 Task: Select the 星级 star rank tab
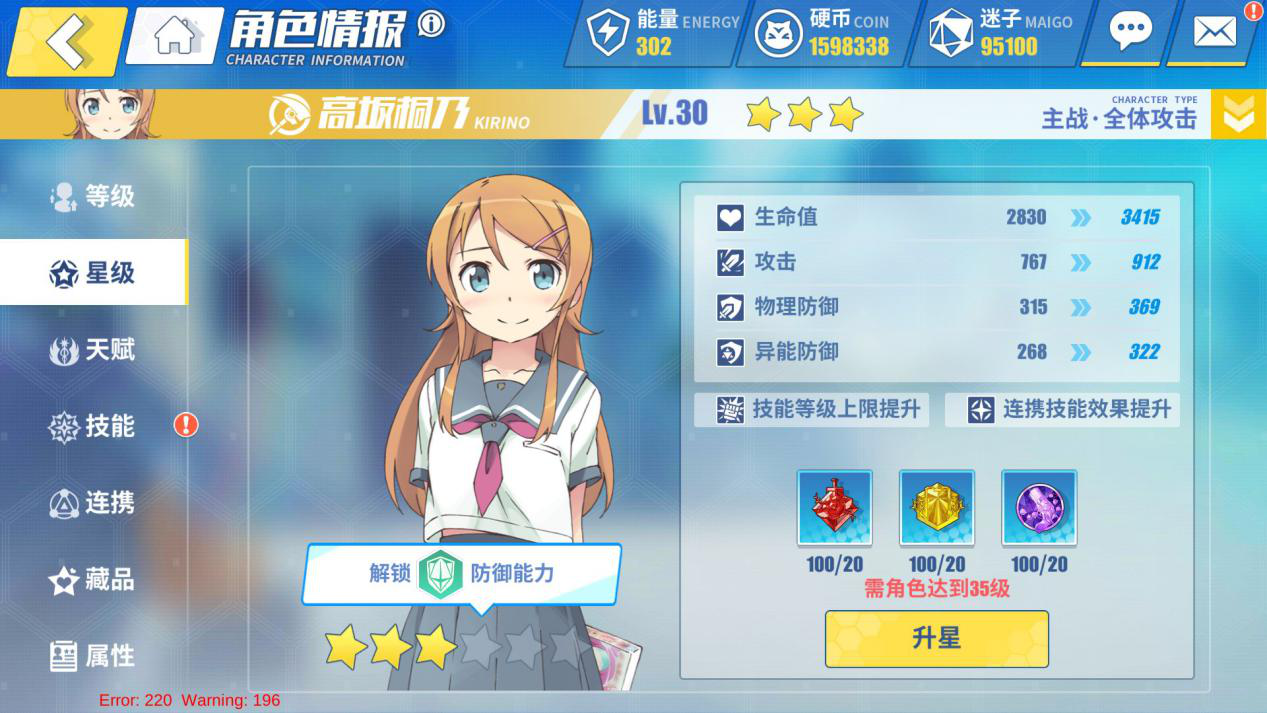(93, 272)
